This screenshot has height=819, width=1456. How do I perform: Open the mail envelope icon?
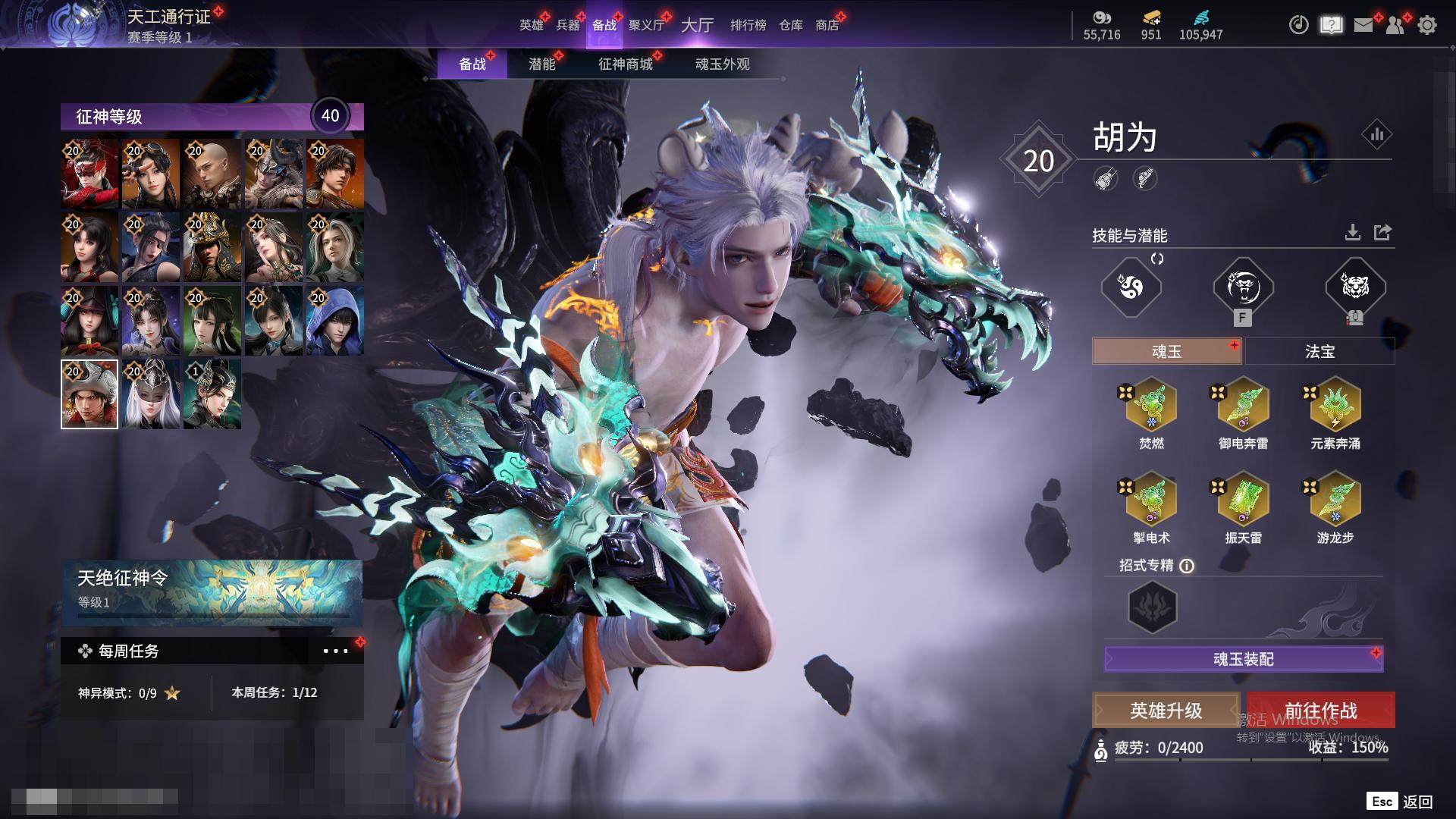tap(1363, 25)
